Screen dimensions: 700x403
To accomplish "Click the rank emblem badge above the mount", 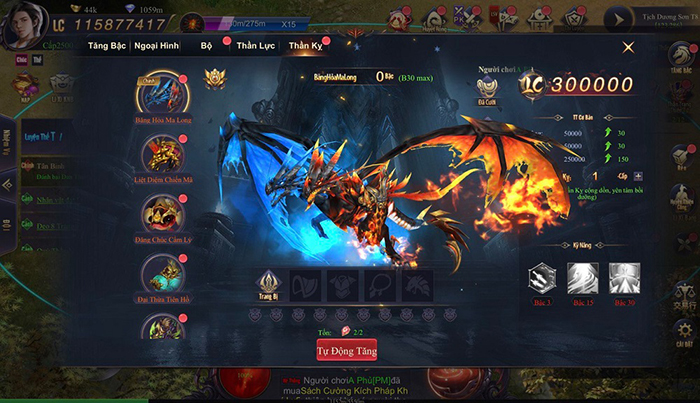I will click(214, 77).
